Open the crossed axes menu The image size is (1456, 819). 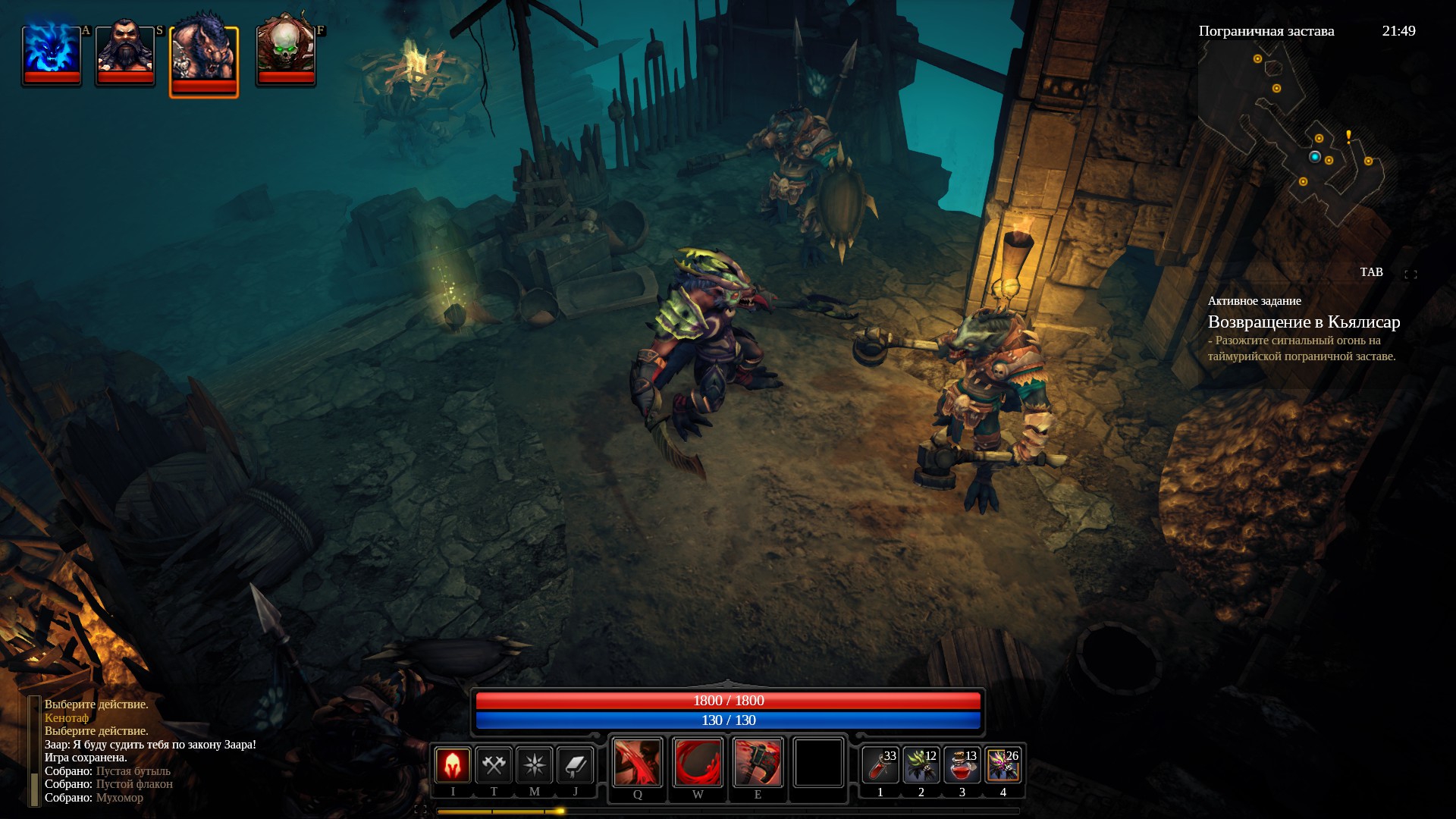click(x=494, y=764)
